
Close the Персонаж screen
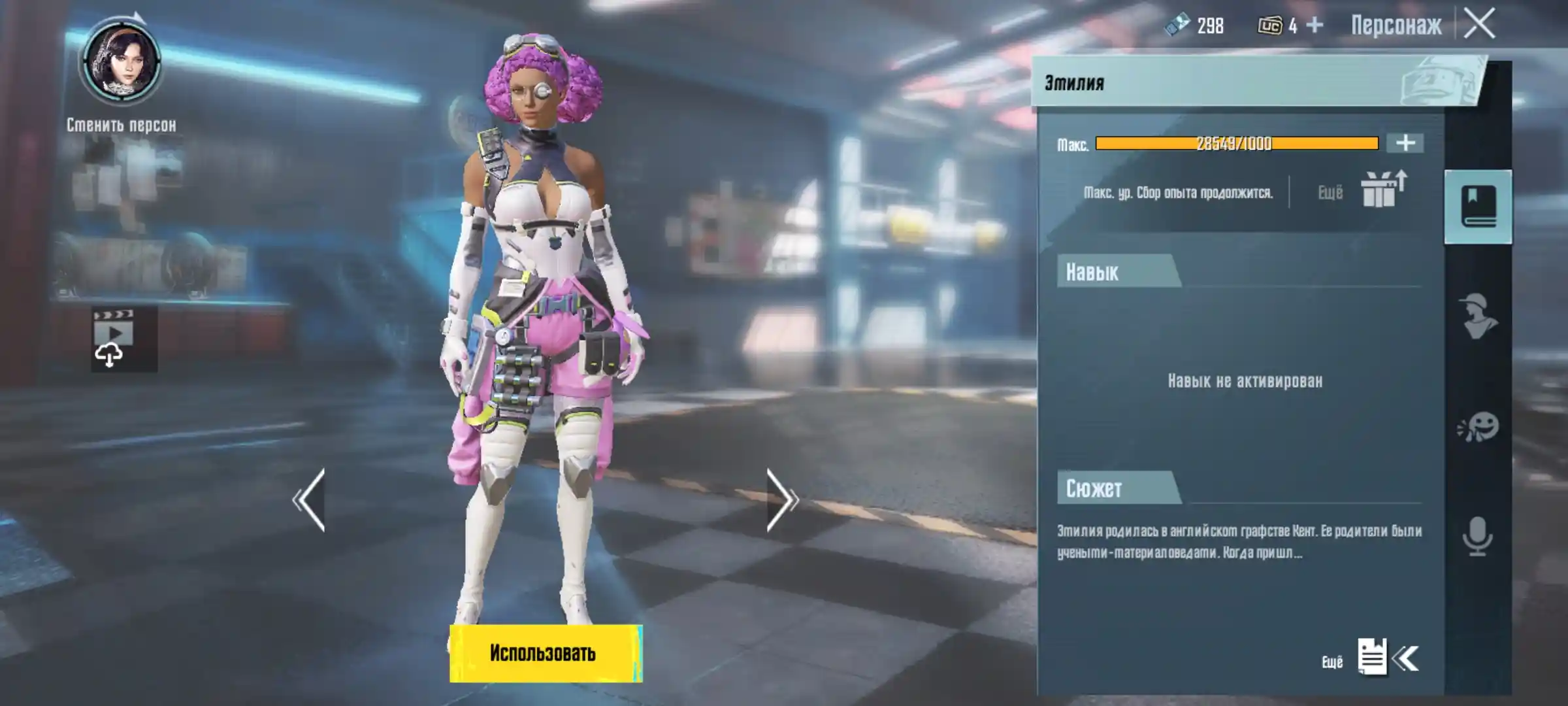coord(1480,25)
